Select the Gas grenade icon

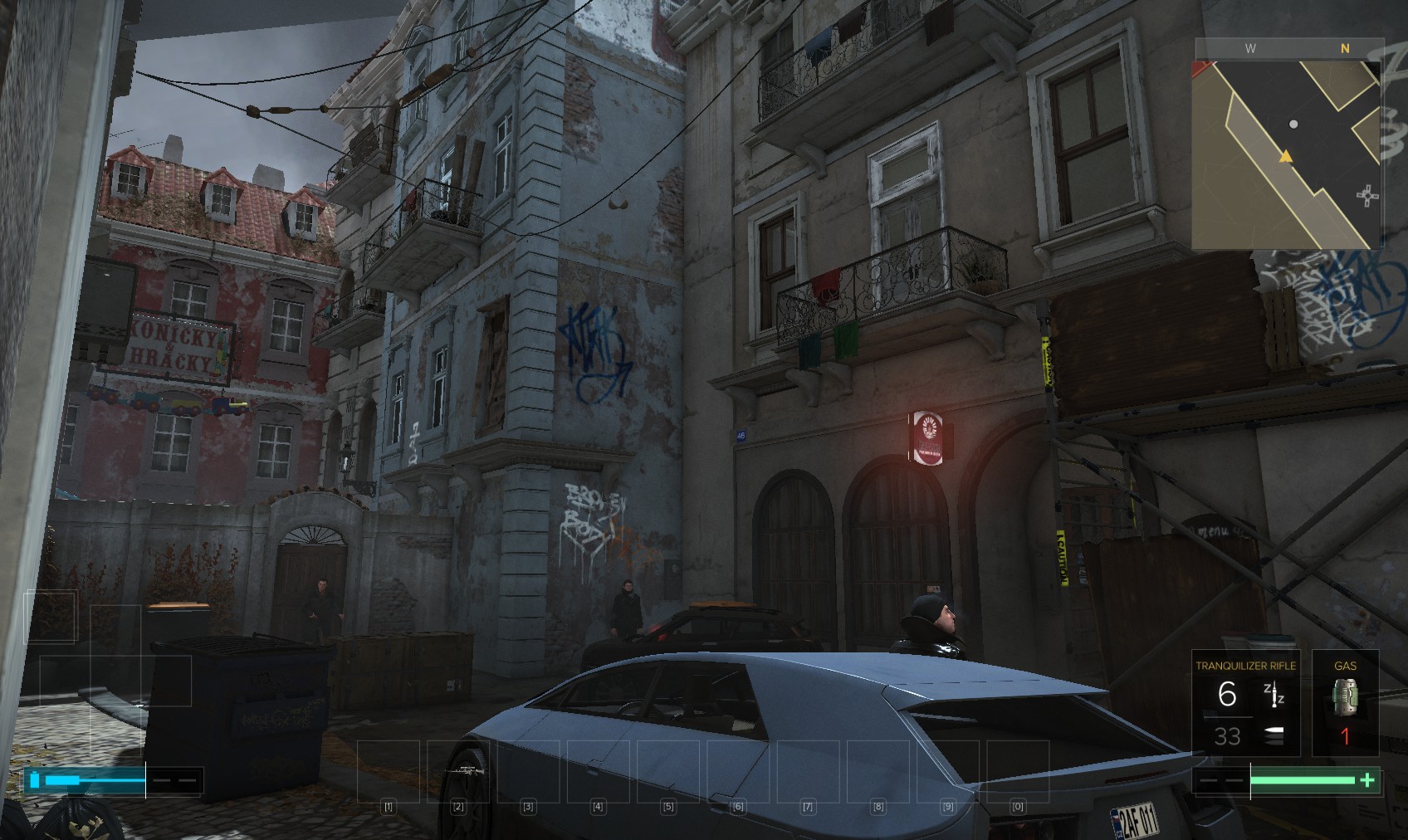pyautogui.click(x=1345, y=696)
